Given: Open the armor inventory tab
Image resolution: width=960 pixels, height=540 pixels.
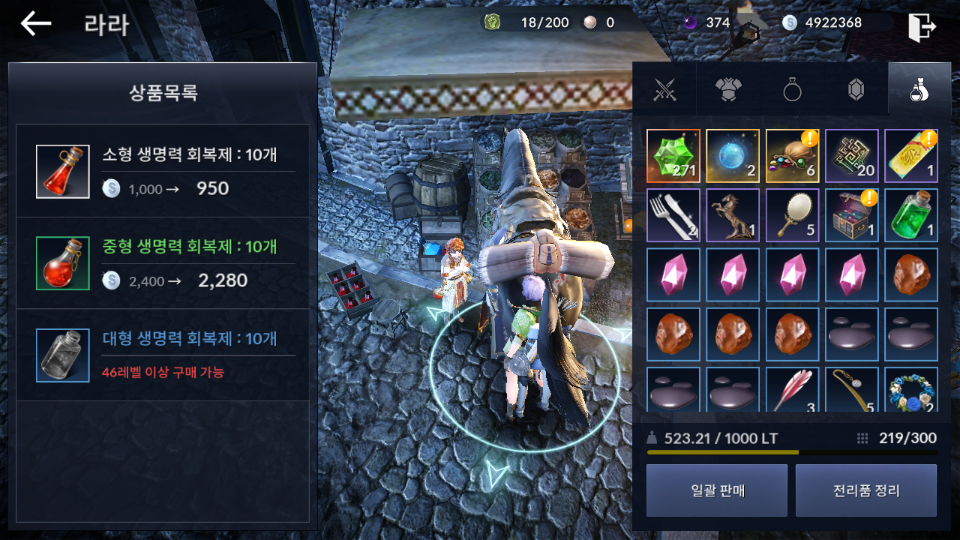Looking at the screenshot, I should pos(728,90).
